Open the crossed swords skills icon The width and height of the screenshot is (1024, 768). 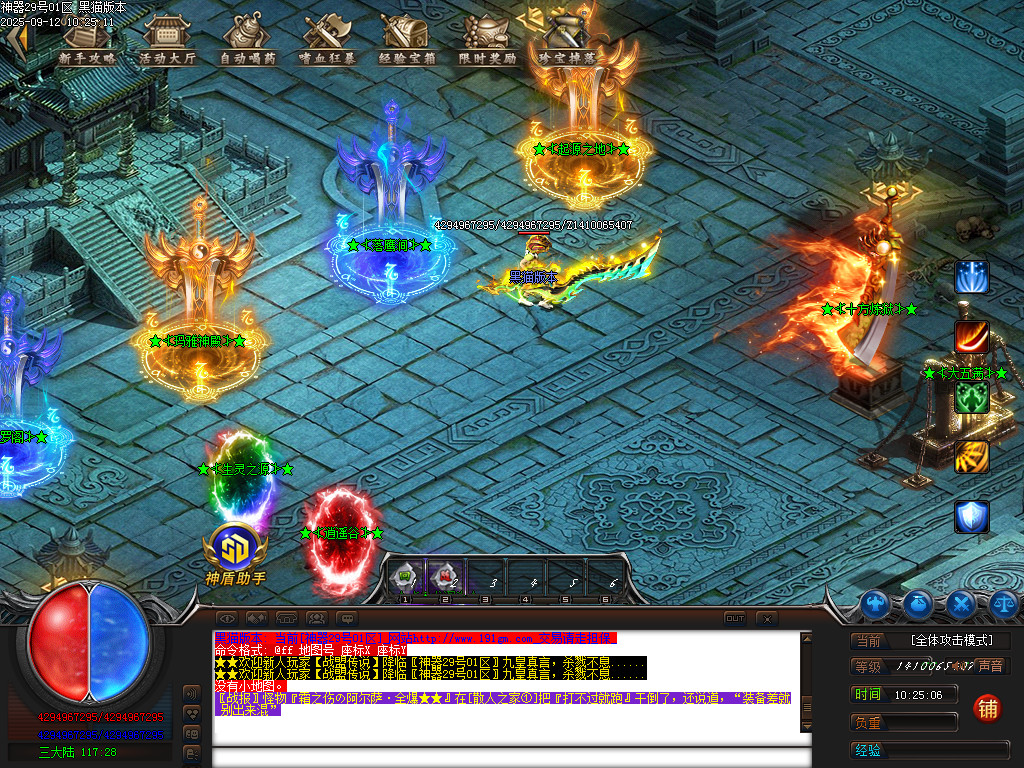point(962,603)
